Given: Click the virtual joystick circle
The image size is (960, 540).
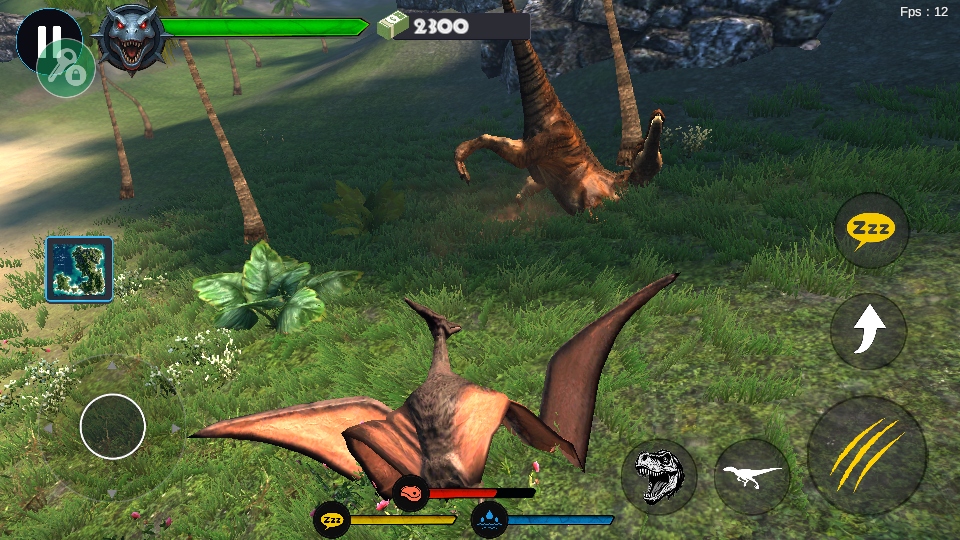Looking at the screenshot, I should (x=113, y=426).
